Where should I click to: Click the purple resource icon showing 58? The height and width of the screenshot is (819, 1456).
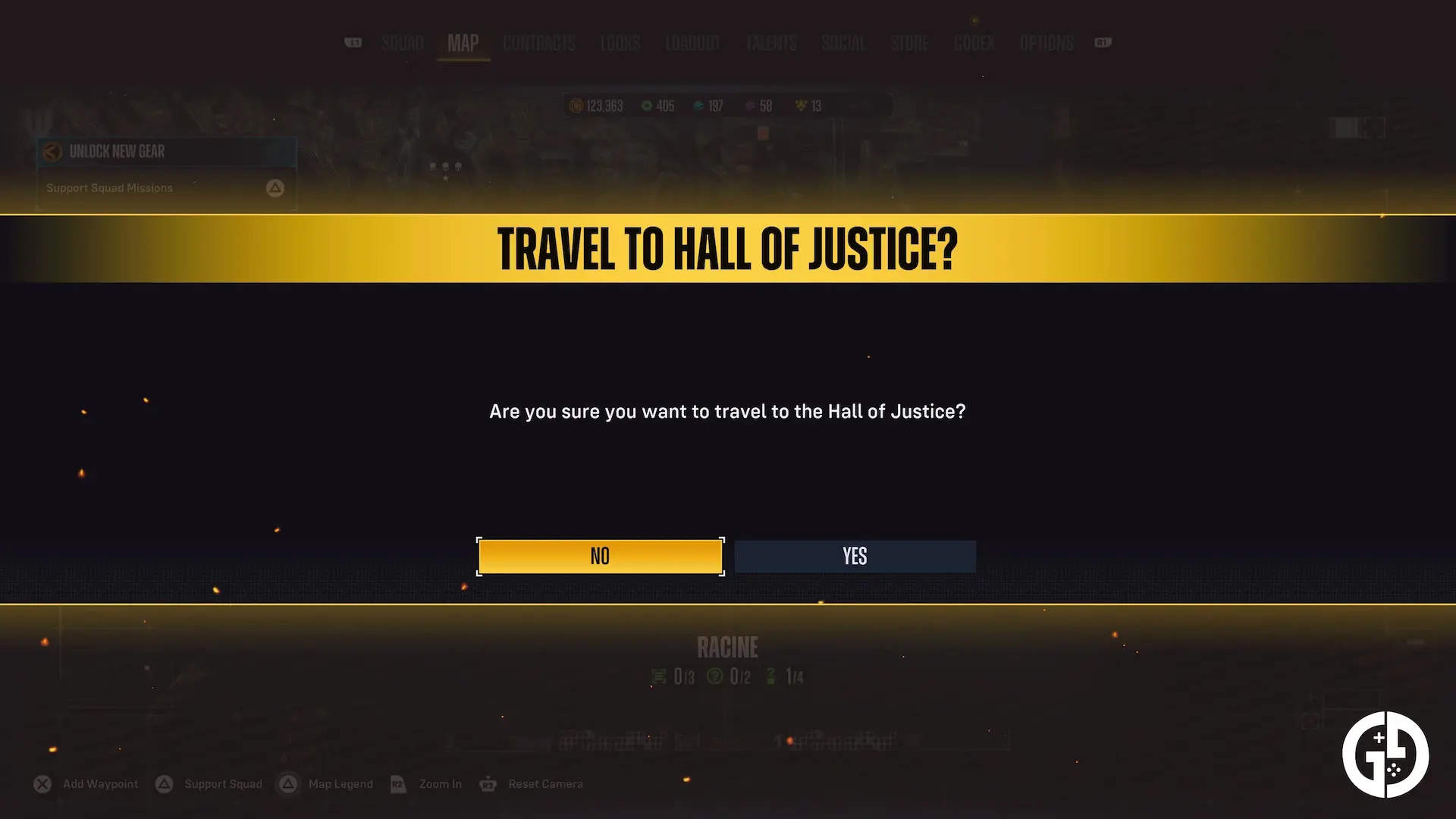751,106
